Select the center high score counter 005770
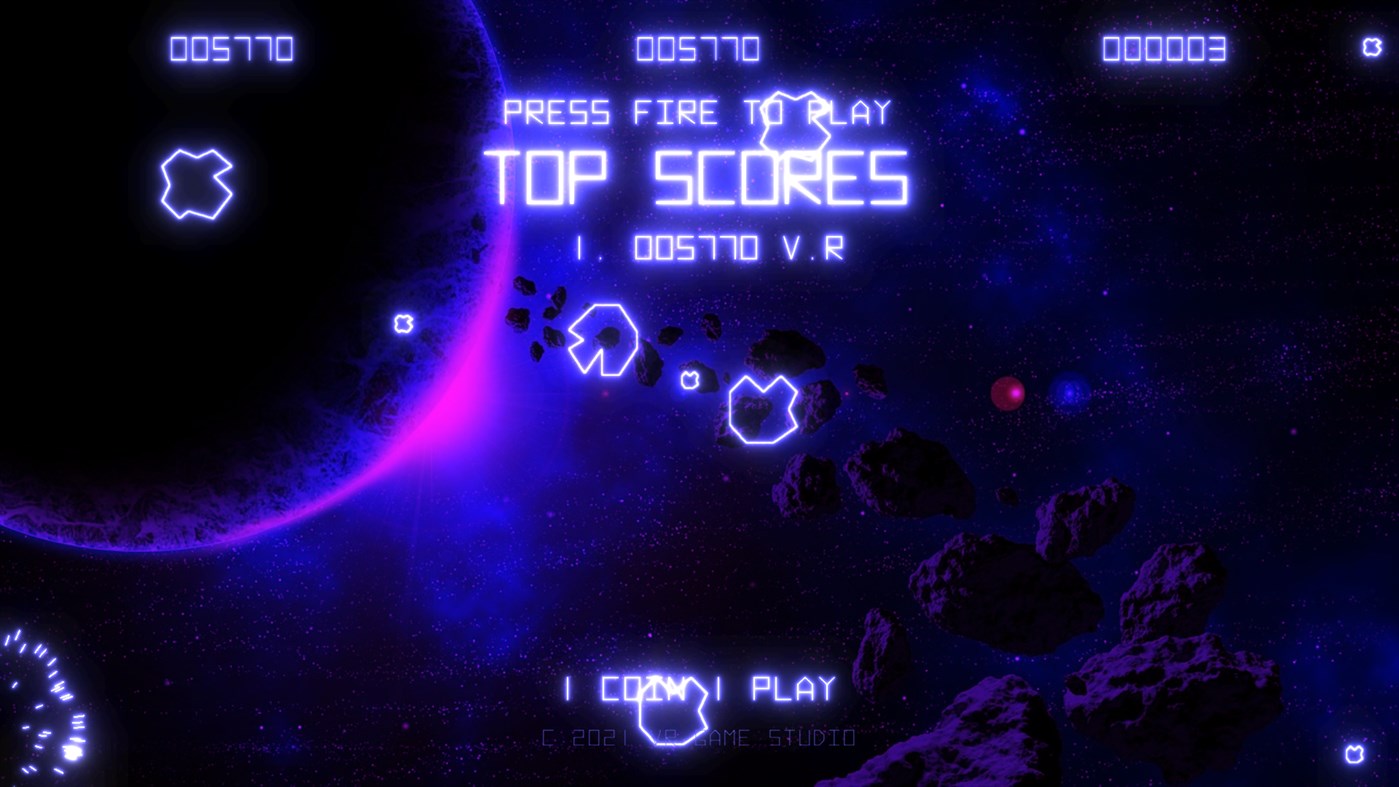The image size is (1399, 787). [x=696, y=47]
